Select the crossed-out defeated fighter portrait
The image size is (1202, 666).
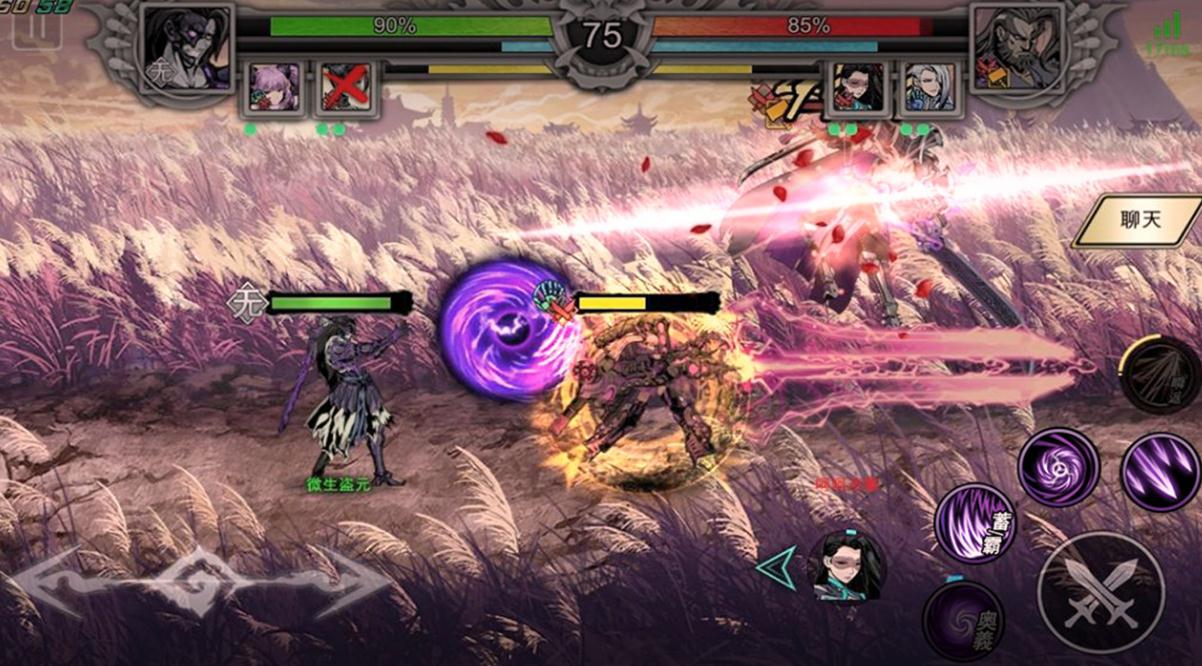pos(346,88)
